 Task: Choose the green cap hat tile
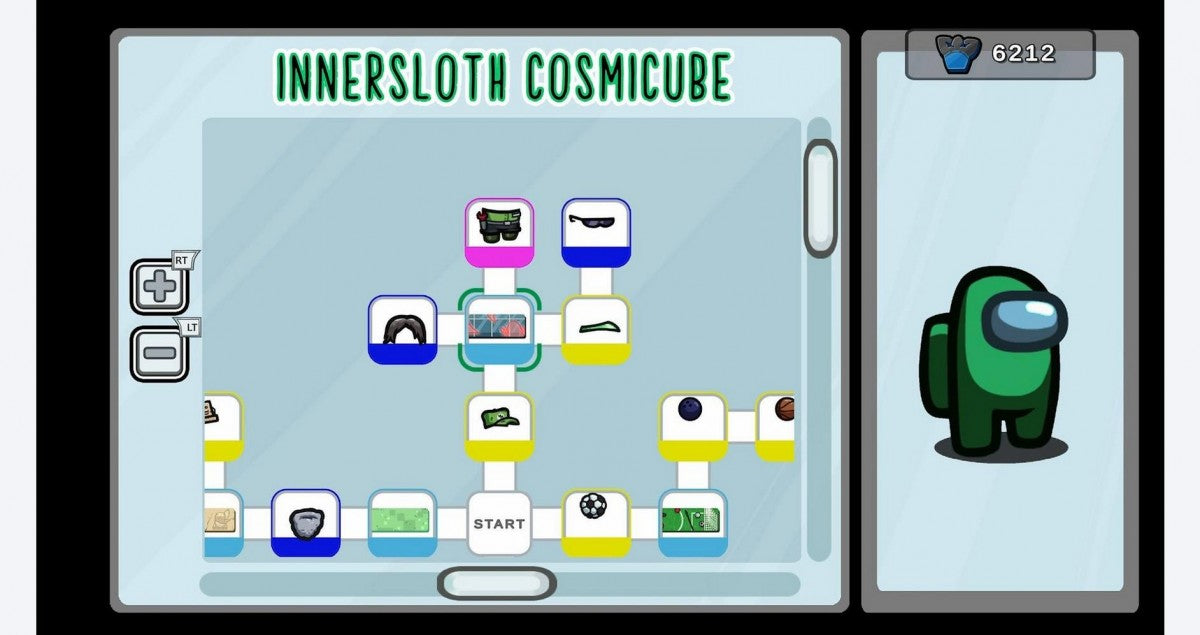499,425
